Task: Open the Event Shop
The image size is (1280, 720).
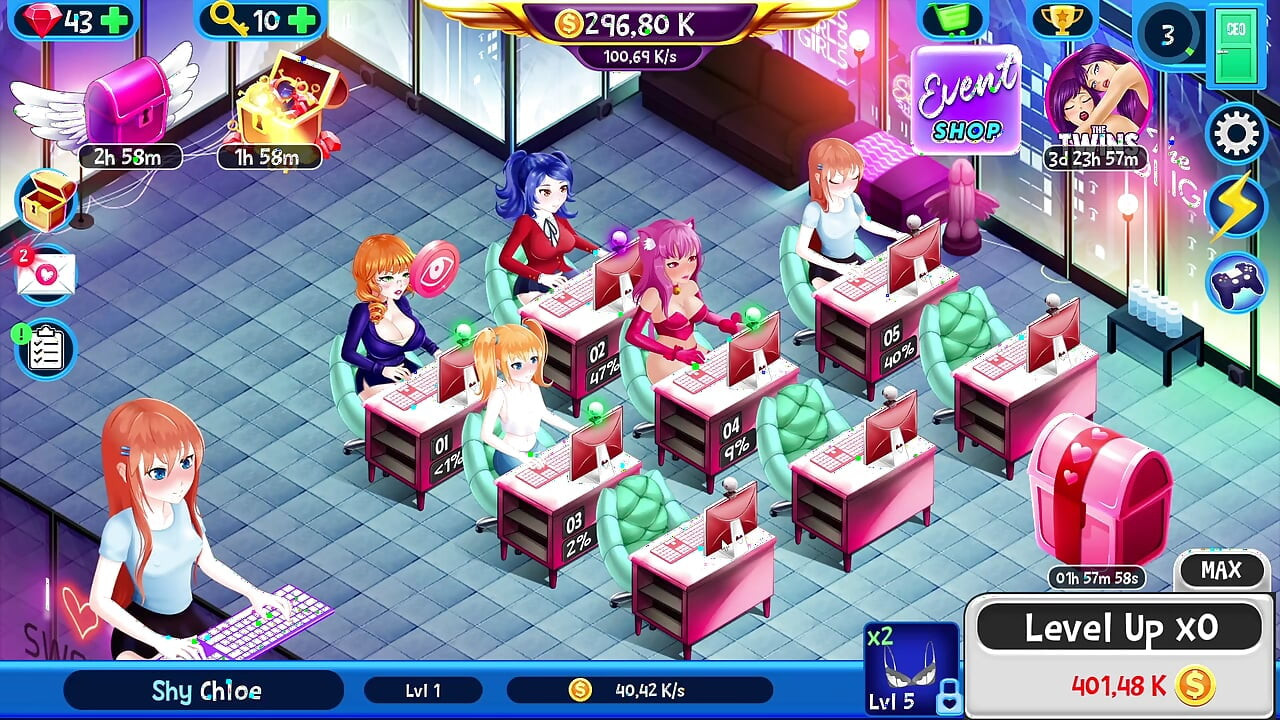Action: (x=963, y=101)
